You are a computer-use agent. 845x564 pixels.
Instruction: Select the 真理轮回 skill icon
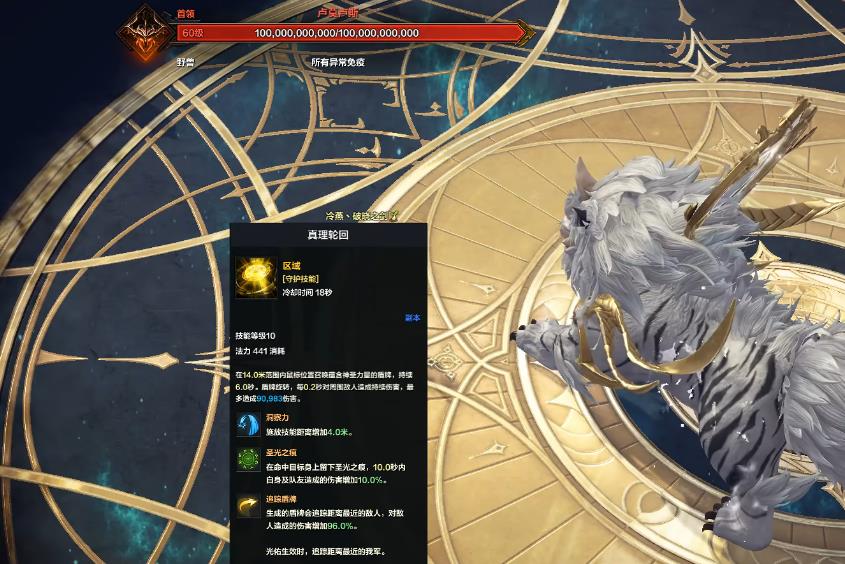tap(257, 279)
